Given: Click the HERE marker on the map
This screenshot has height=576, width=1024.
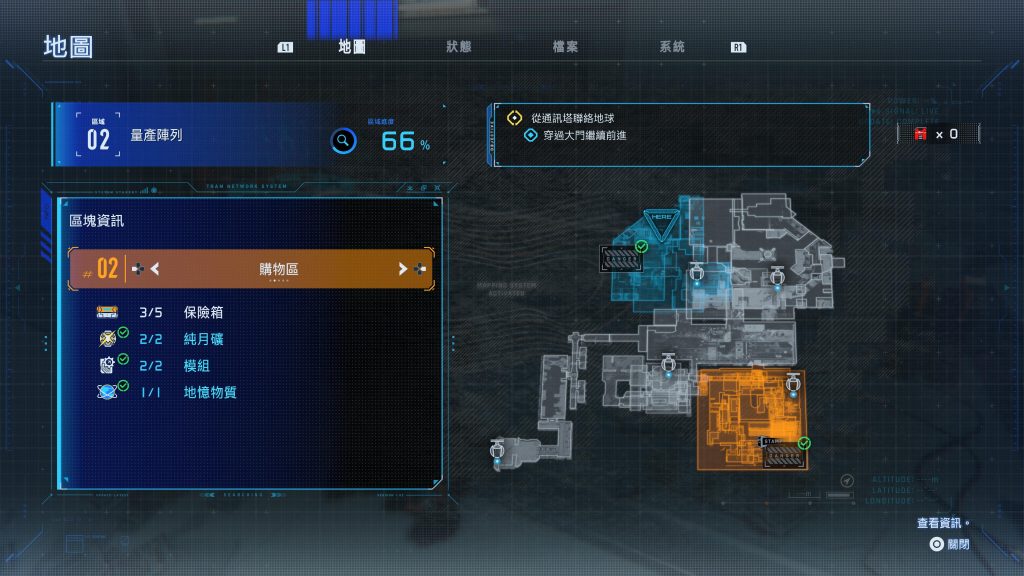Looking at the screenshot, I should (x=659, y=217).
